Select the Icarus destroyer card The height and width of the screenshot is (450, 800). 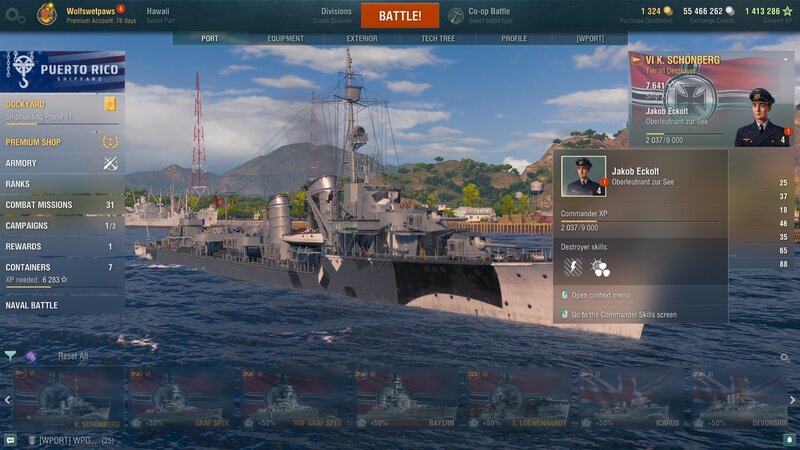click(628, 397)
